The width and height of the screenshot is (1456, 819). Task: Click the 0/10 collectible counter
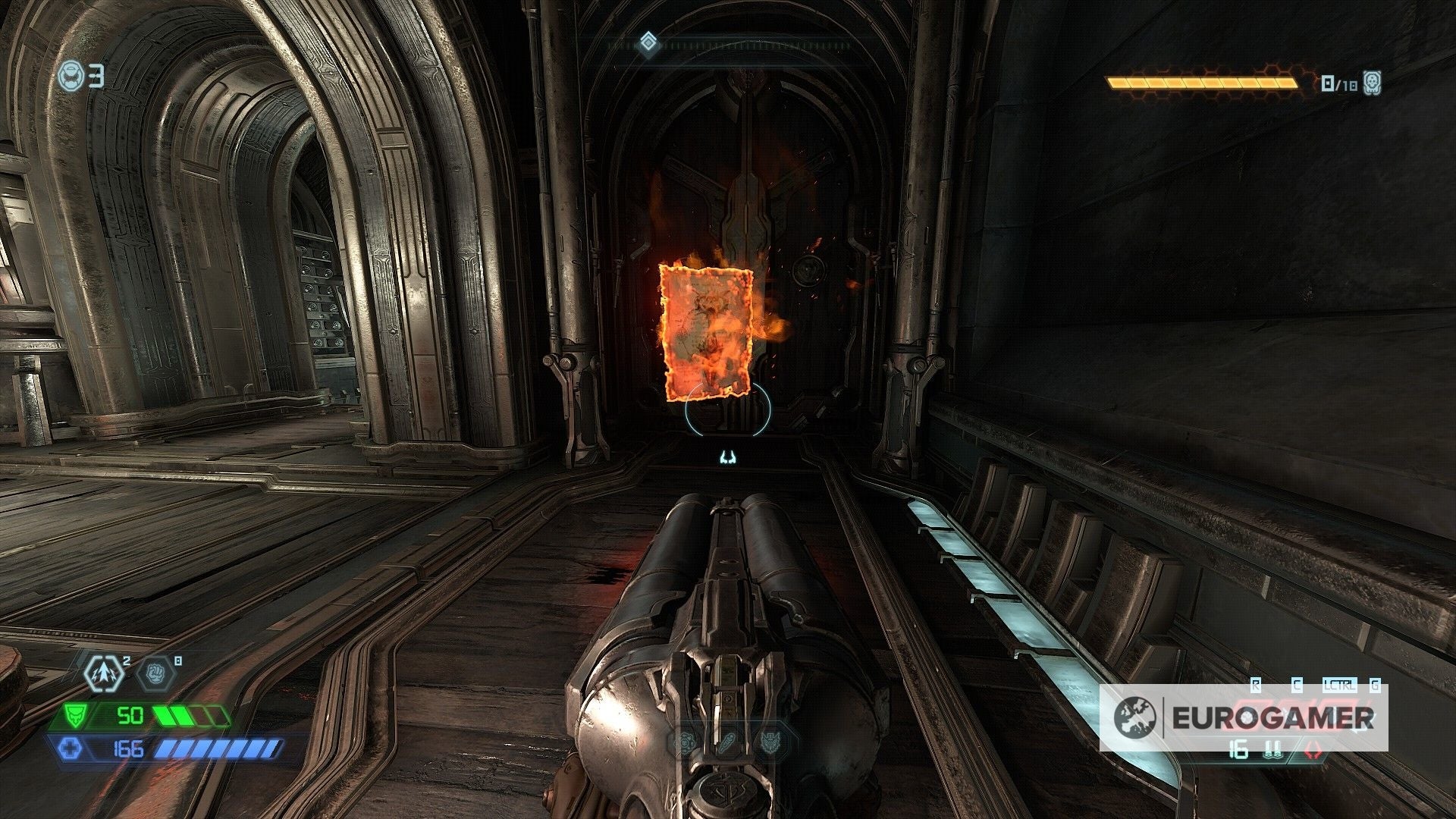[x=1338, y=83]
